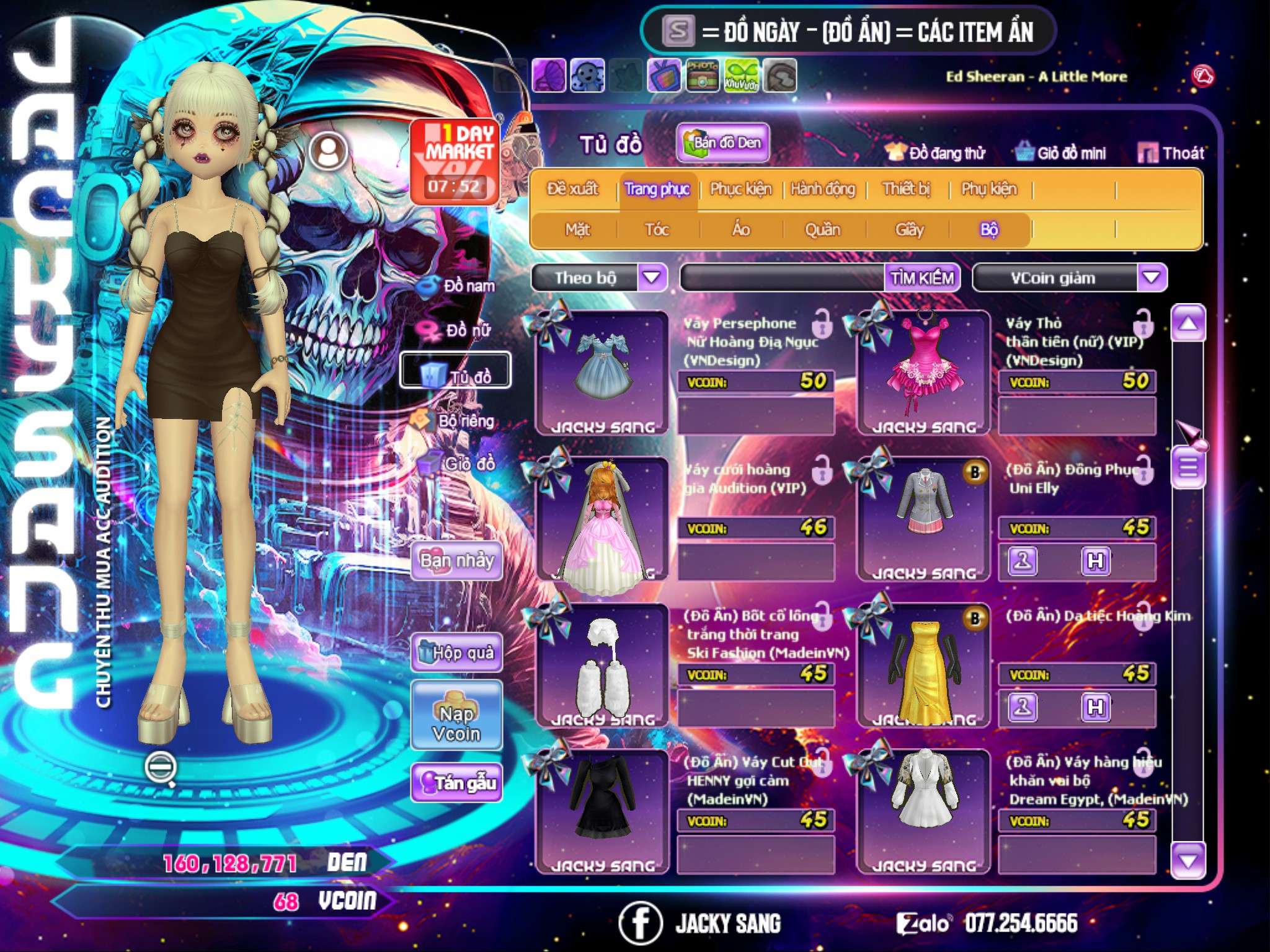Zoom out character with magnifier icon
1270x952 pixels.
click(x=159, y=768)
